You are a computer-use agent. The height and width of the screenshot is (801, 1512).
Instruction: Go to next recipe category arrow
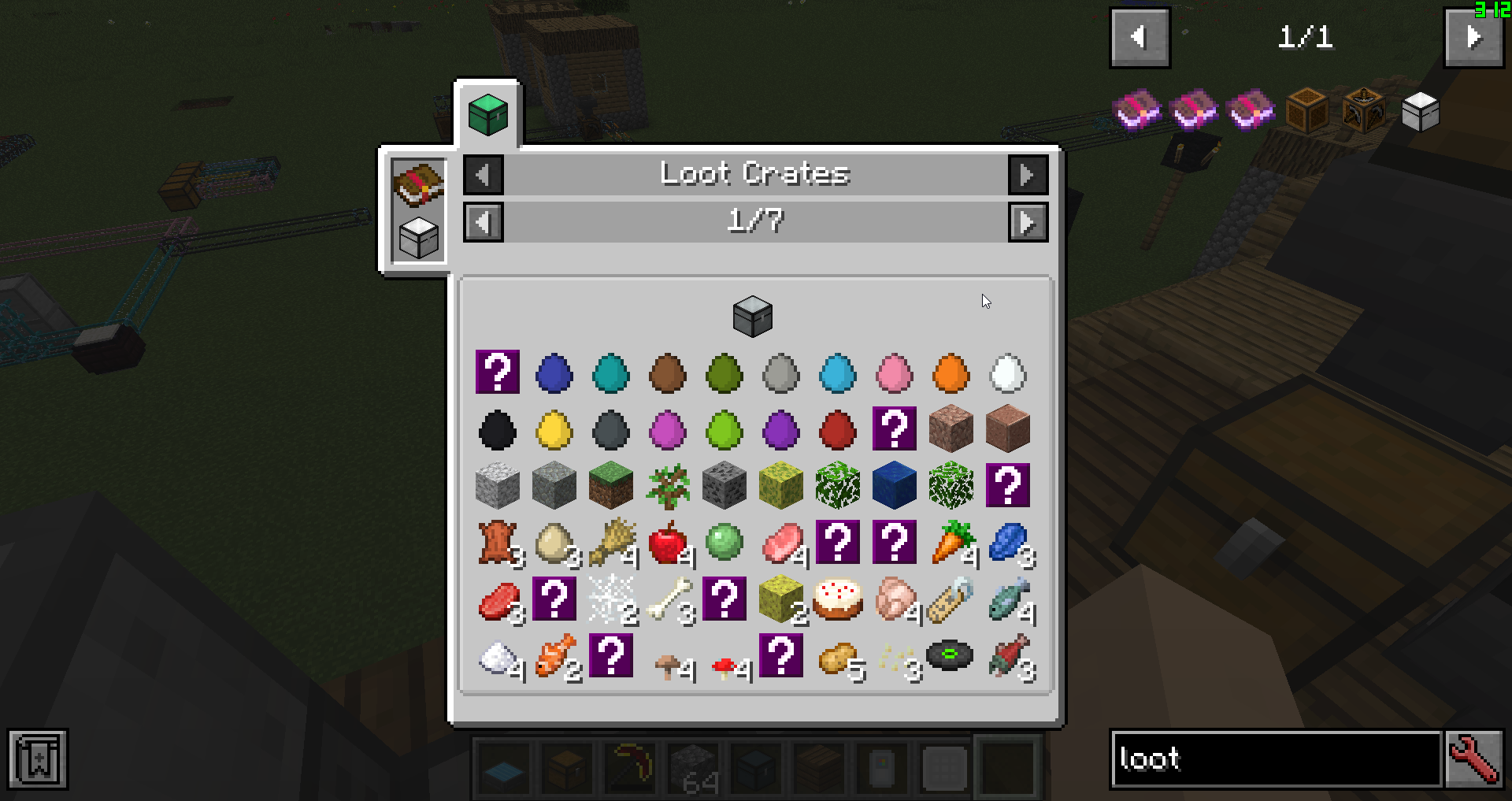click(x=1028, y=174)
